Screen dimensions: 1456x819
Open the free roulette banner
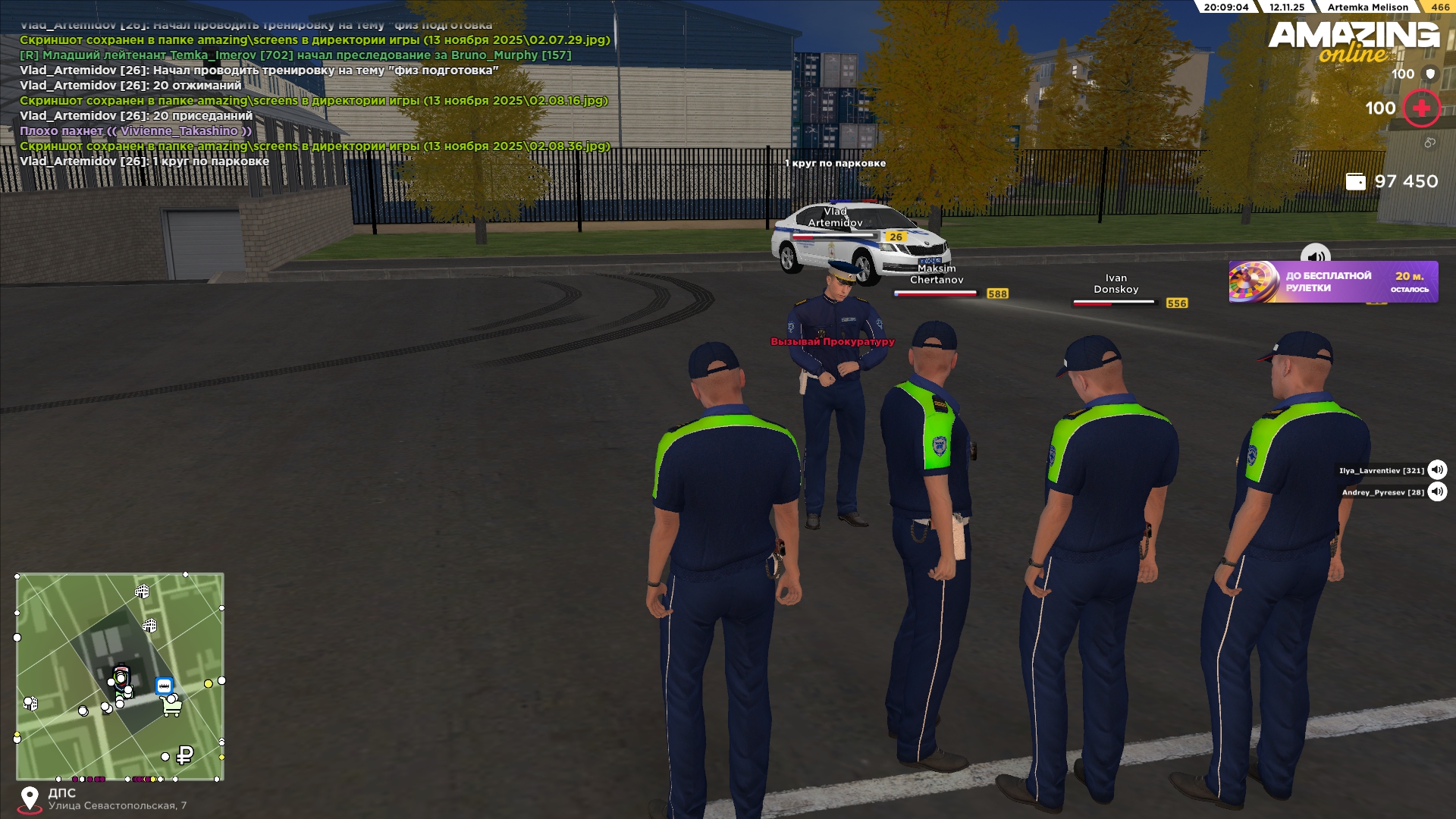pyautogui.click(x=1332, y=282)
